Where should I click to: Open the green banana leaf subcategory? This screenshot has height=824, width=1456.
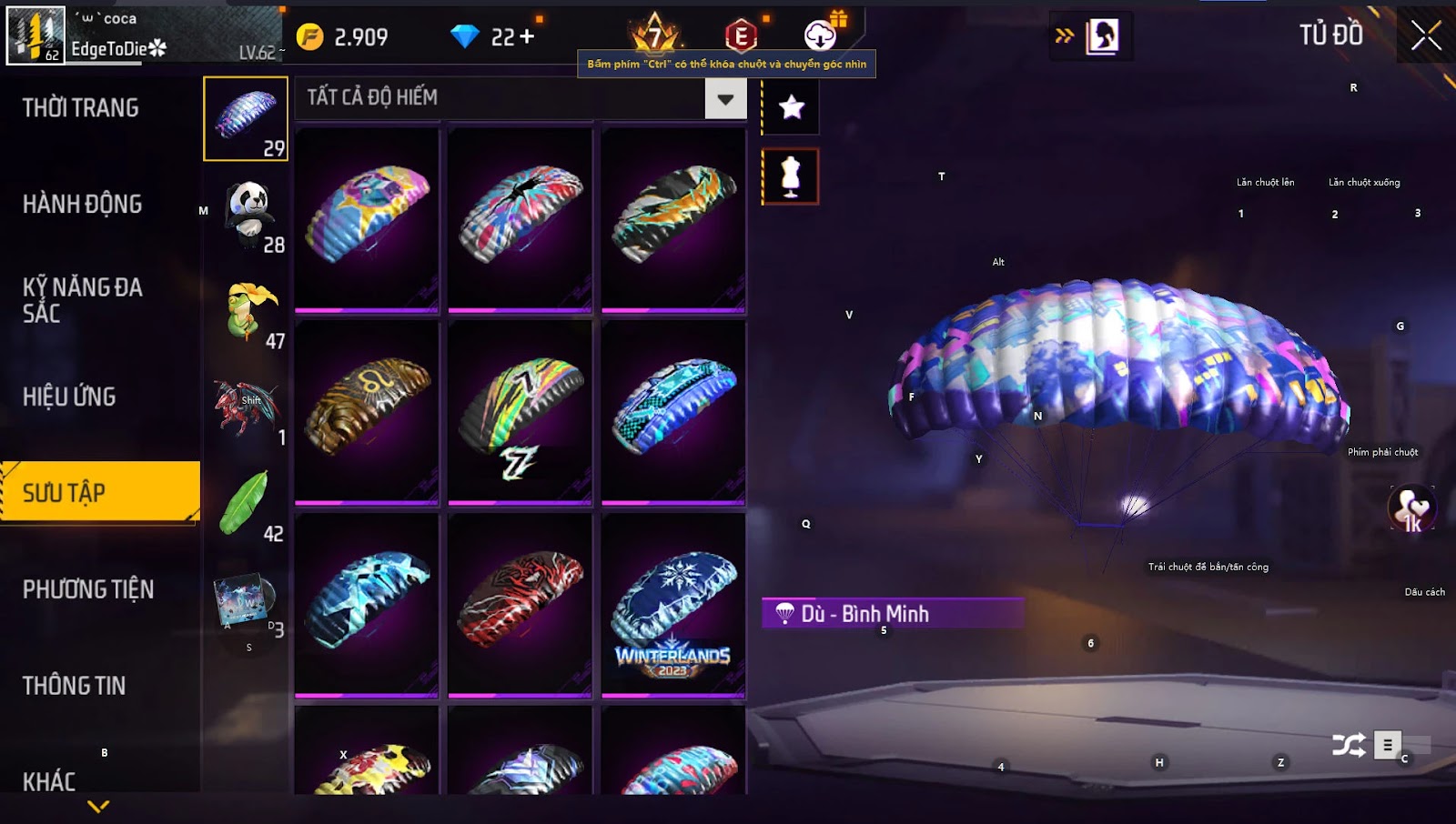point(245,504)
